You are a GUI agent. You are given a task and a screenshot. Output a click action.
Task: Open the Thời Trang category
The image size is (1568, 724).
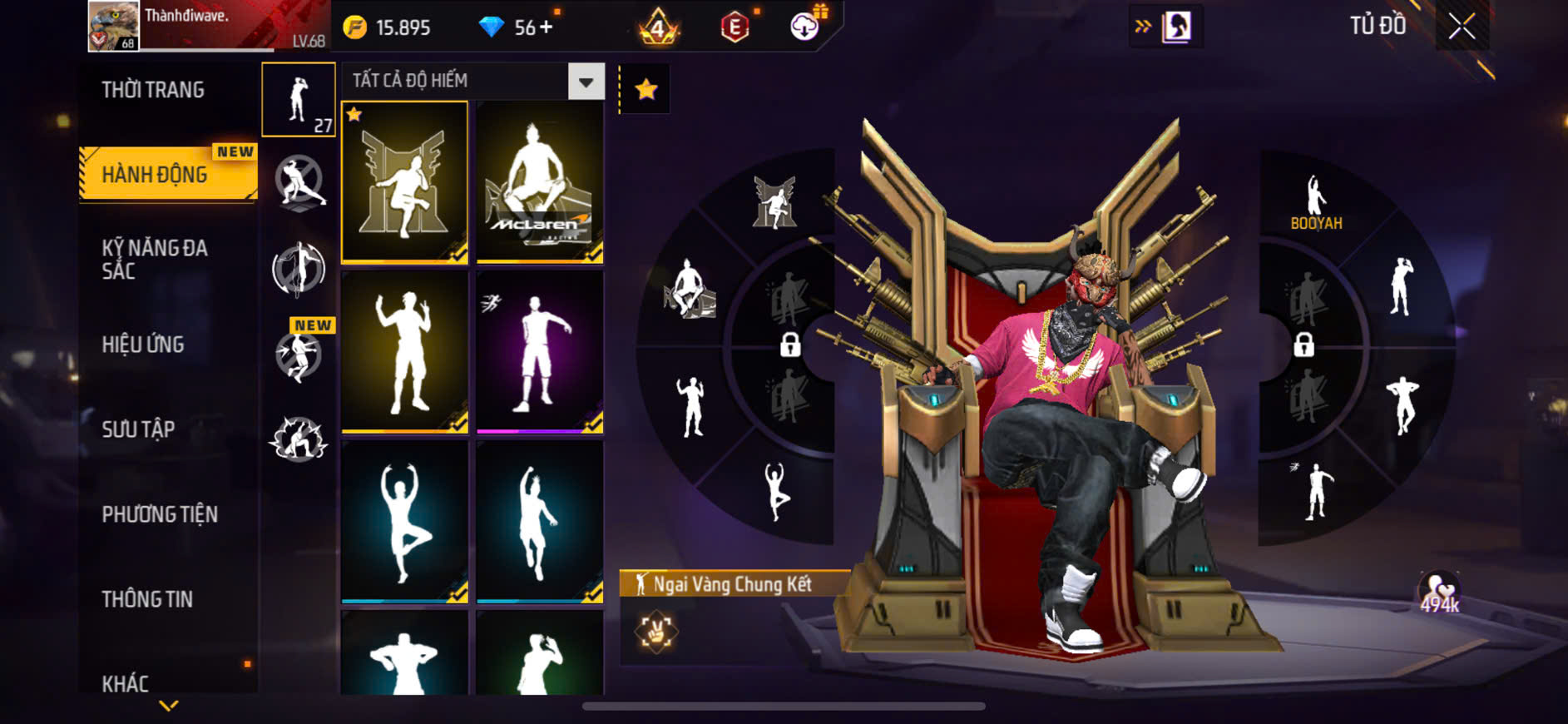(153, 90)
